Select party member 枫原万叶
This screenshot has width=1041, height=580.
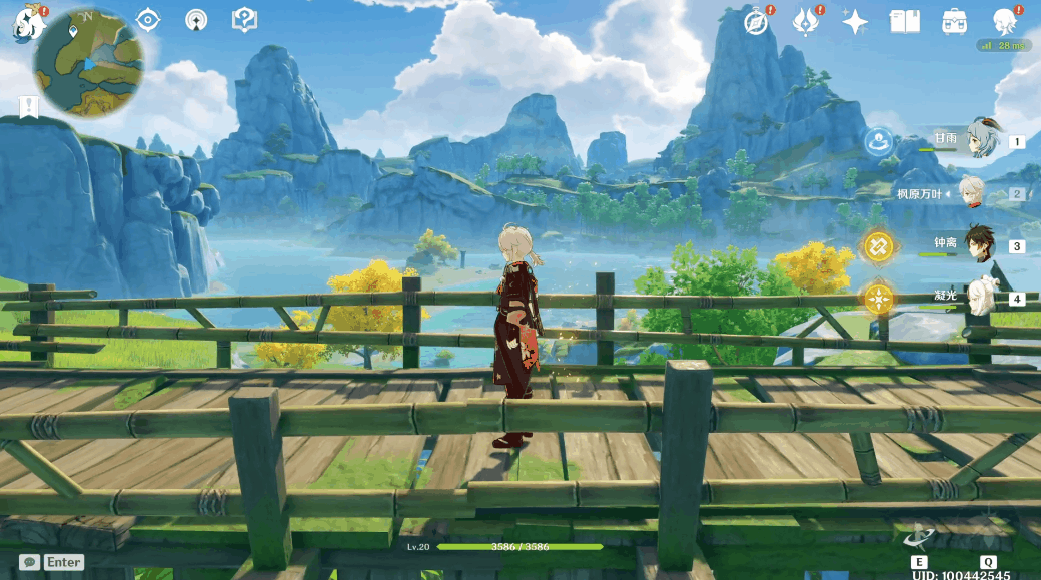(972, 192)
